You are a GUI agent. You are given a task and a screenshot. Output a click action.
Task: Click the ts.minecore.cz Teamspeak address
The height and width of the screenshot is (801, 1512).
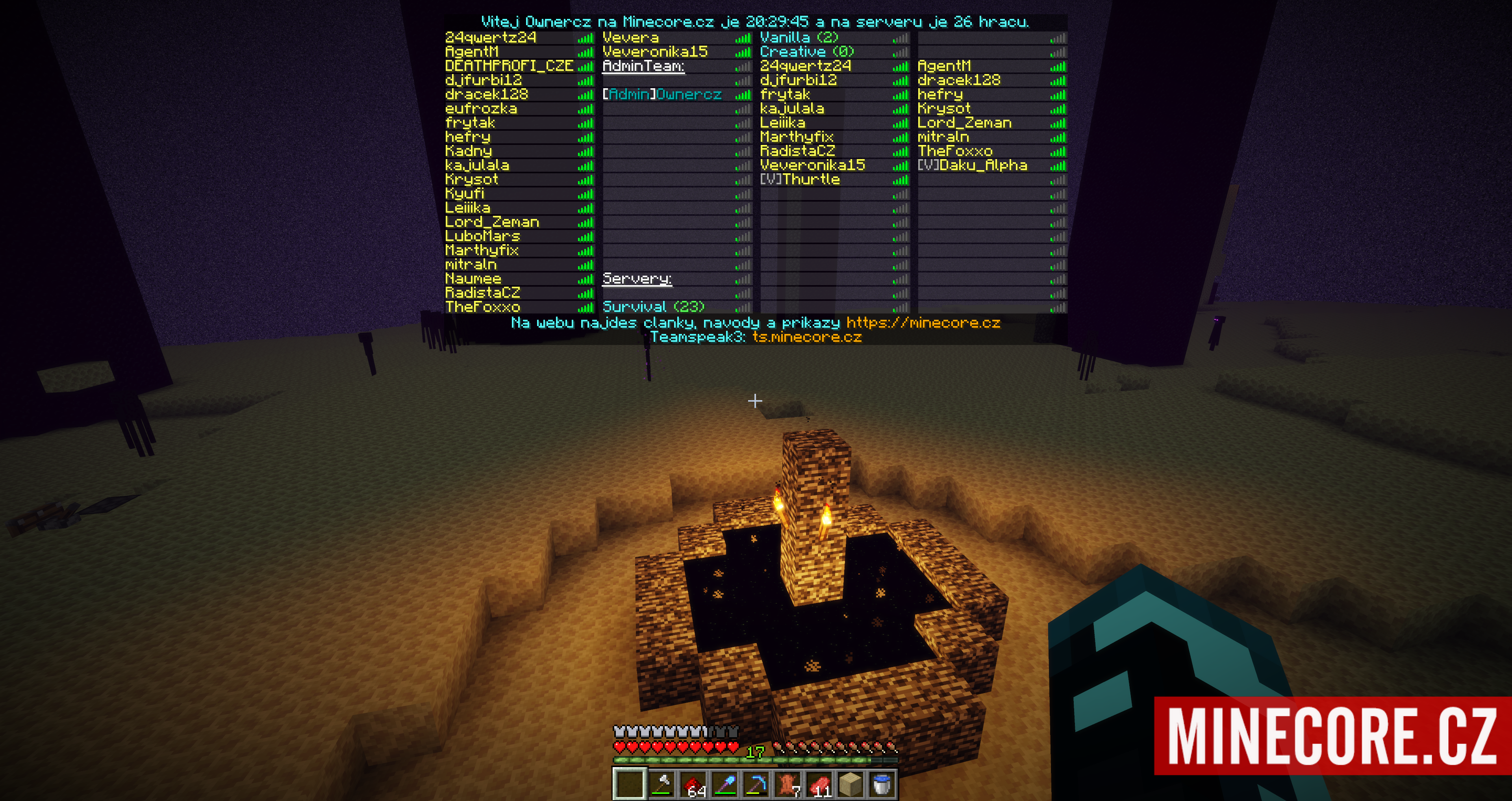coord(807,337)
